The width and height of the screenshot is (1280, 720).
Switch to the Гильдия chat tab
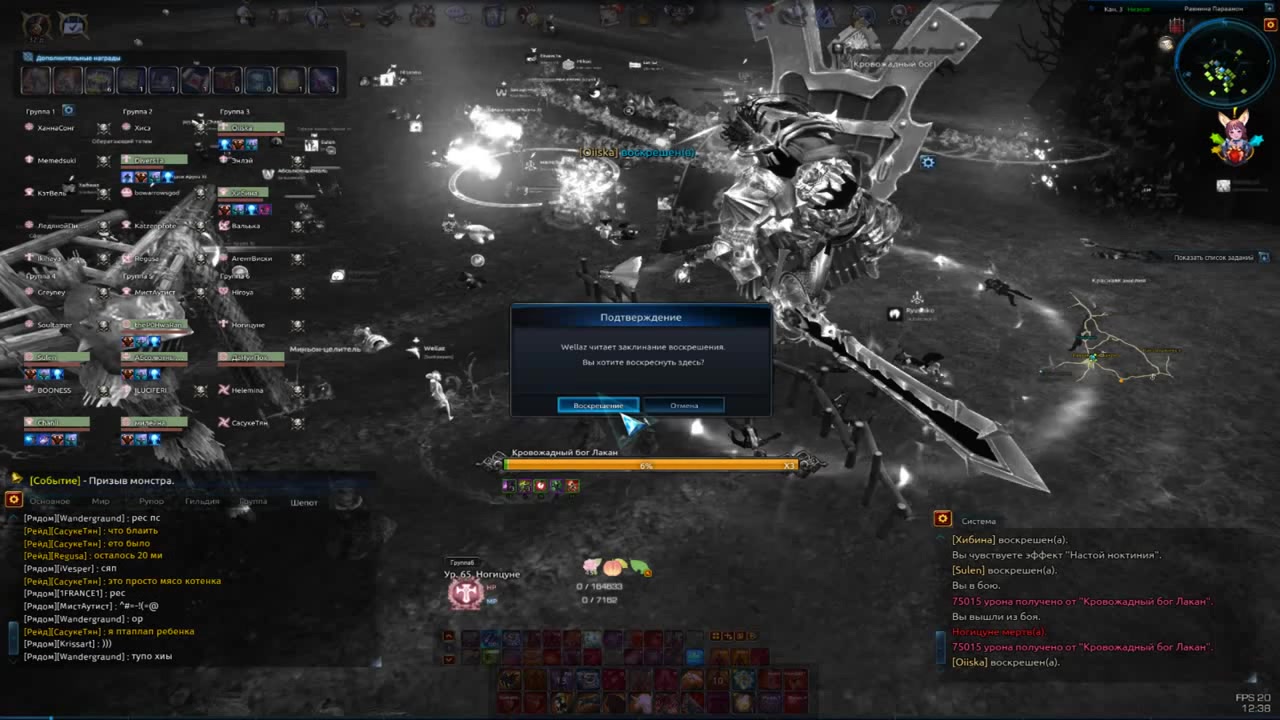(202, 501)
